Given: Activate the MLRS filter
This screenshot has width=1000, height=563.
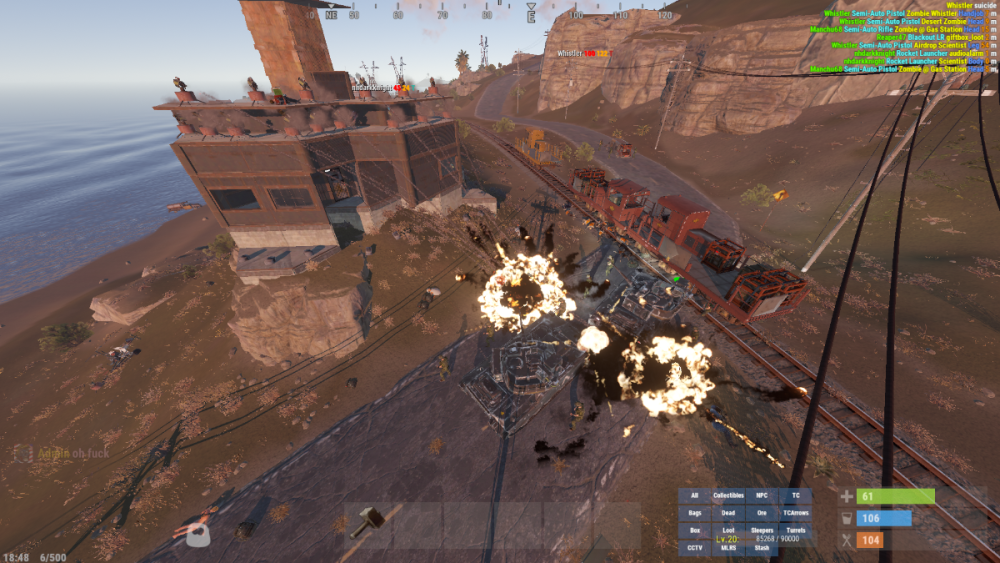Looking at the screenshot, I should (729, 547).
